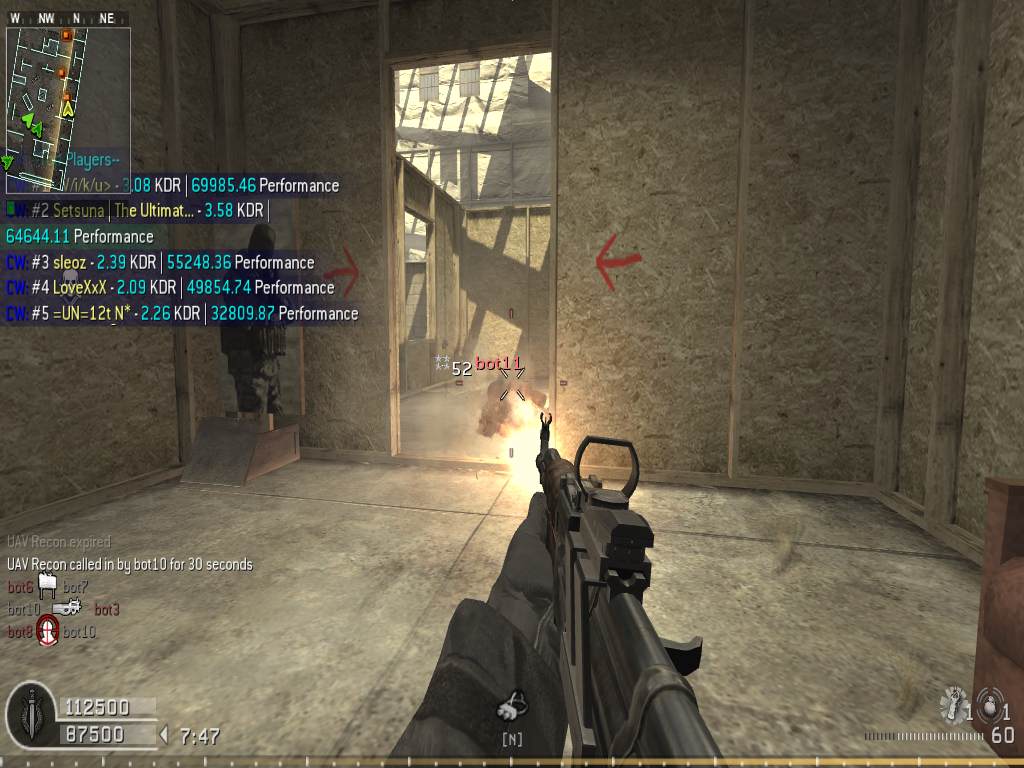The height and width of the screenshot is (768, 1024).
Task: Click the compass strip above the minimap
Action: click(68, 18)
